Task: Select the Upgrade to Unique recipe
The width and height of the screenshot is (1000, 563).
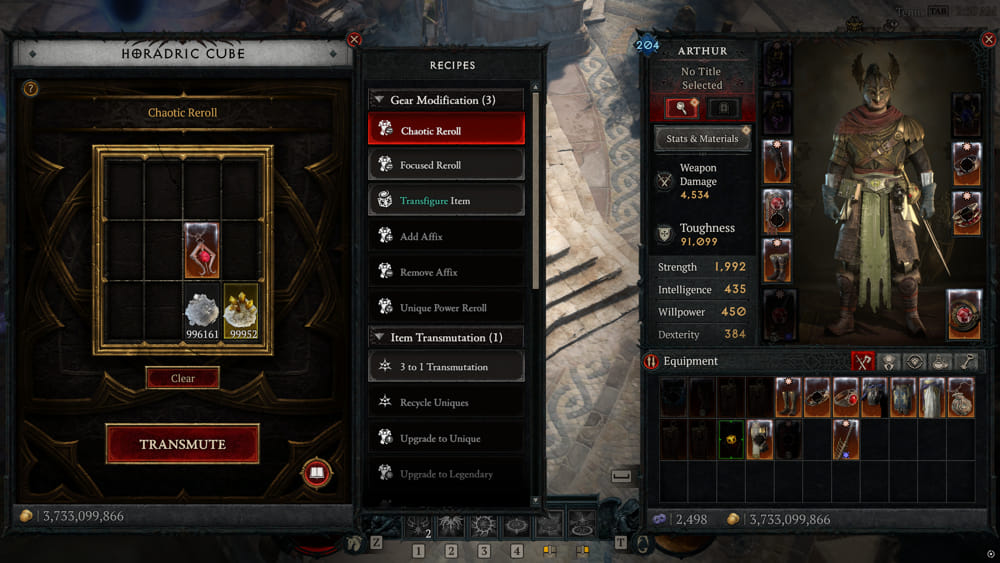Action: pos(446,438)
